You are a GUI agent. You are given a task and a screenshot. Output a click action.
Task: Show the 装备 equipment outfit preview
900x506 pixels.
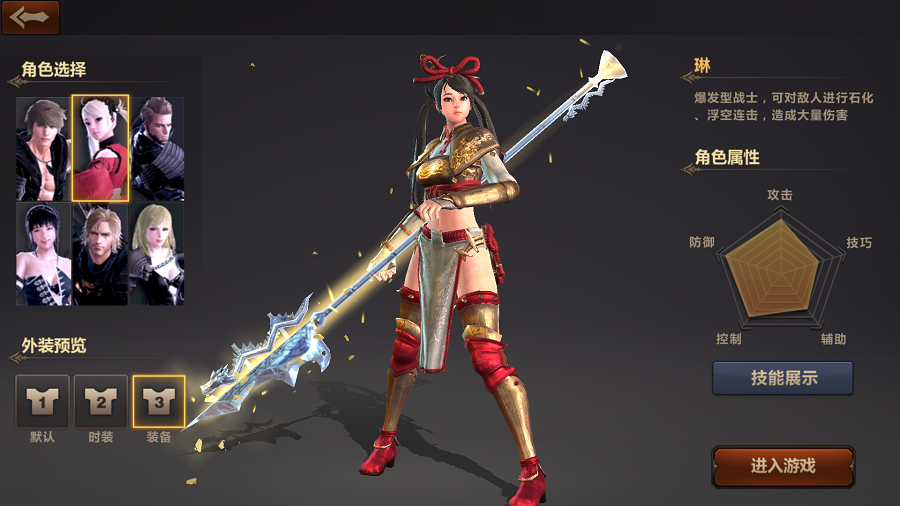[x=159, y=401]
